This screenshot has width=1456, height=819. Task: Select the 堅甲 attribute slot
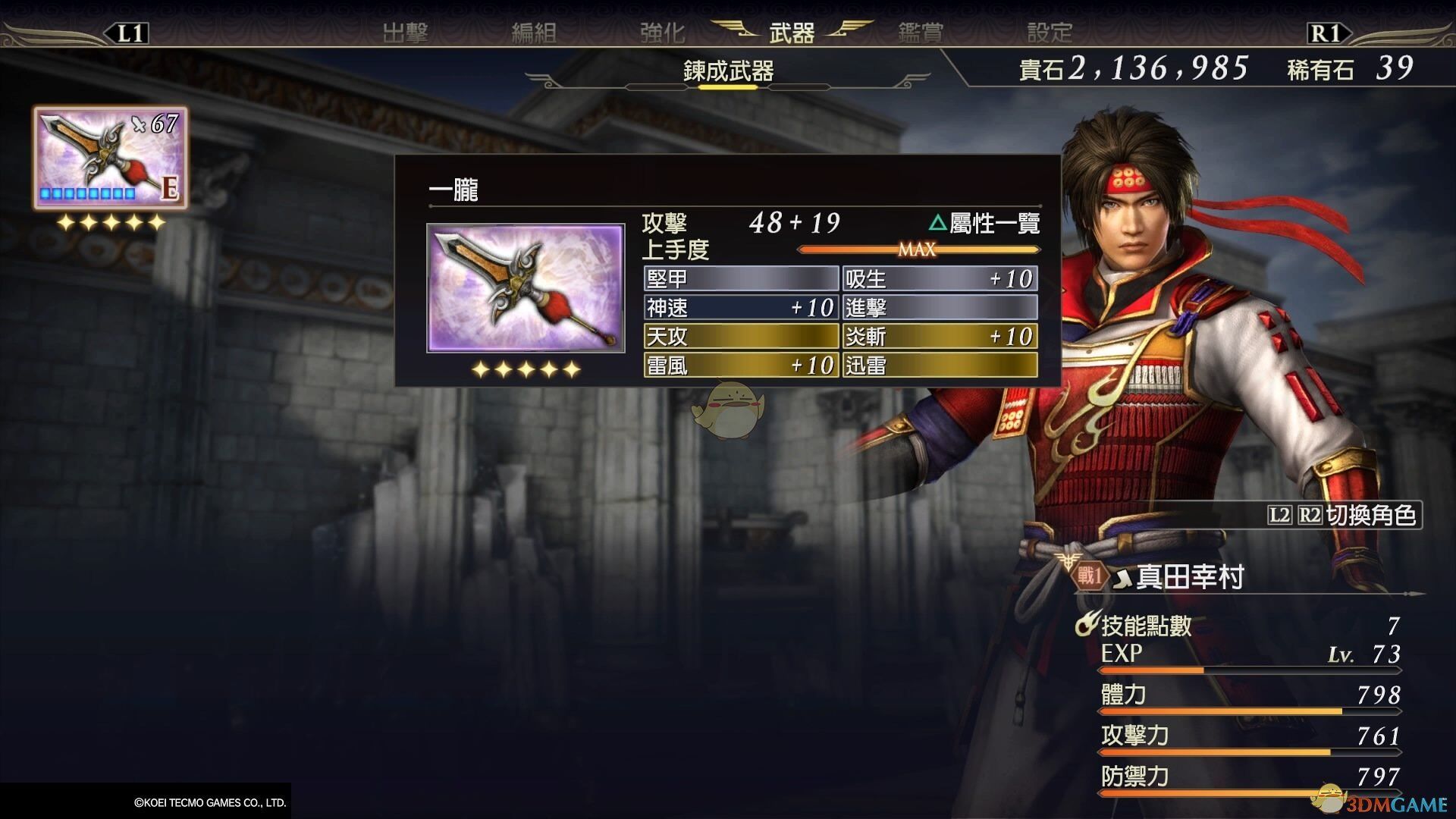coord(741,279)
